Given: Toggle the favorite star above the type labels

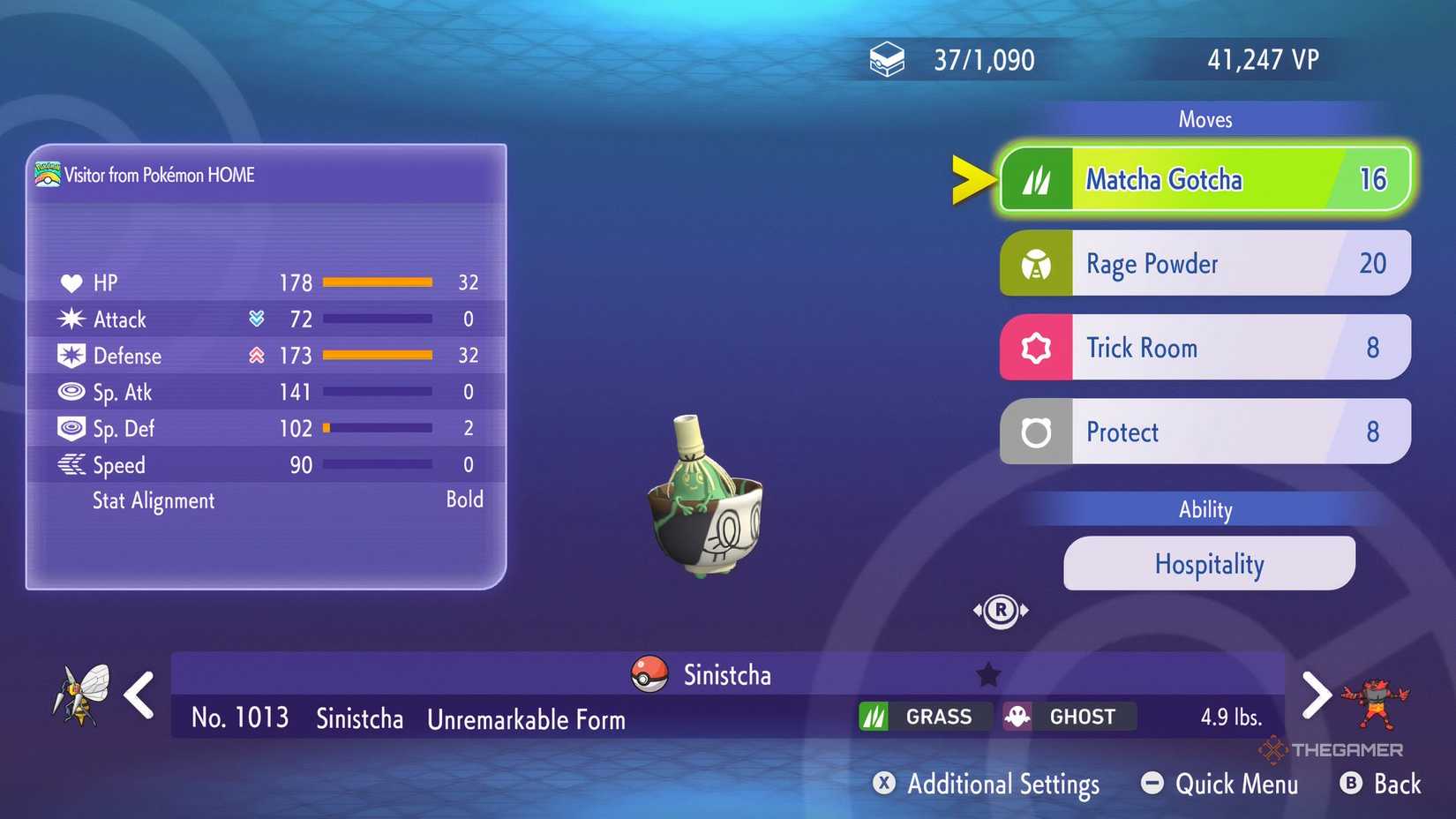Looking at the screenshot, I should point(987,674).
